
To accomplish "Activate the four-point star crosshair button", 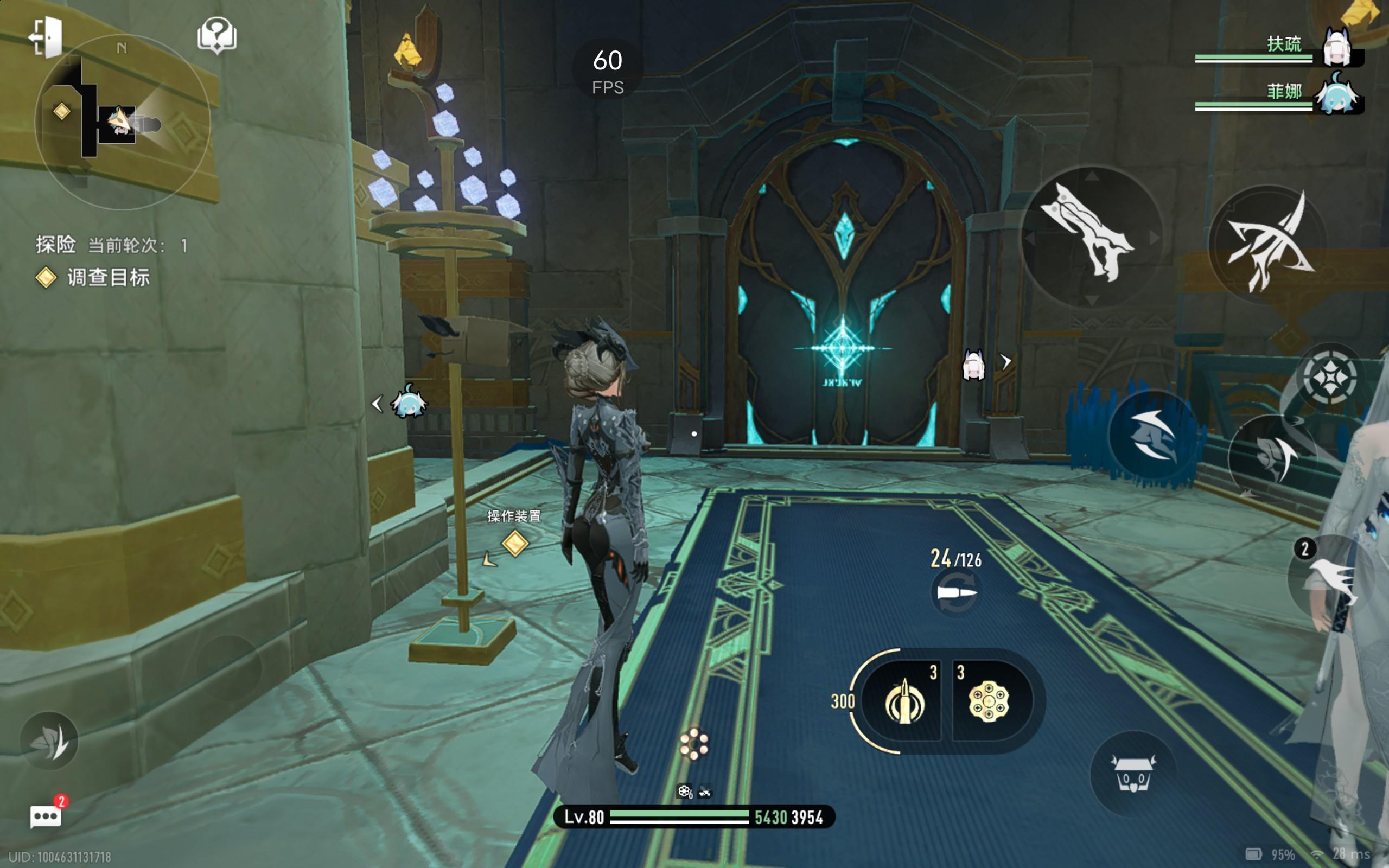I will pos(1329,378).
